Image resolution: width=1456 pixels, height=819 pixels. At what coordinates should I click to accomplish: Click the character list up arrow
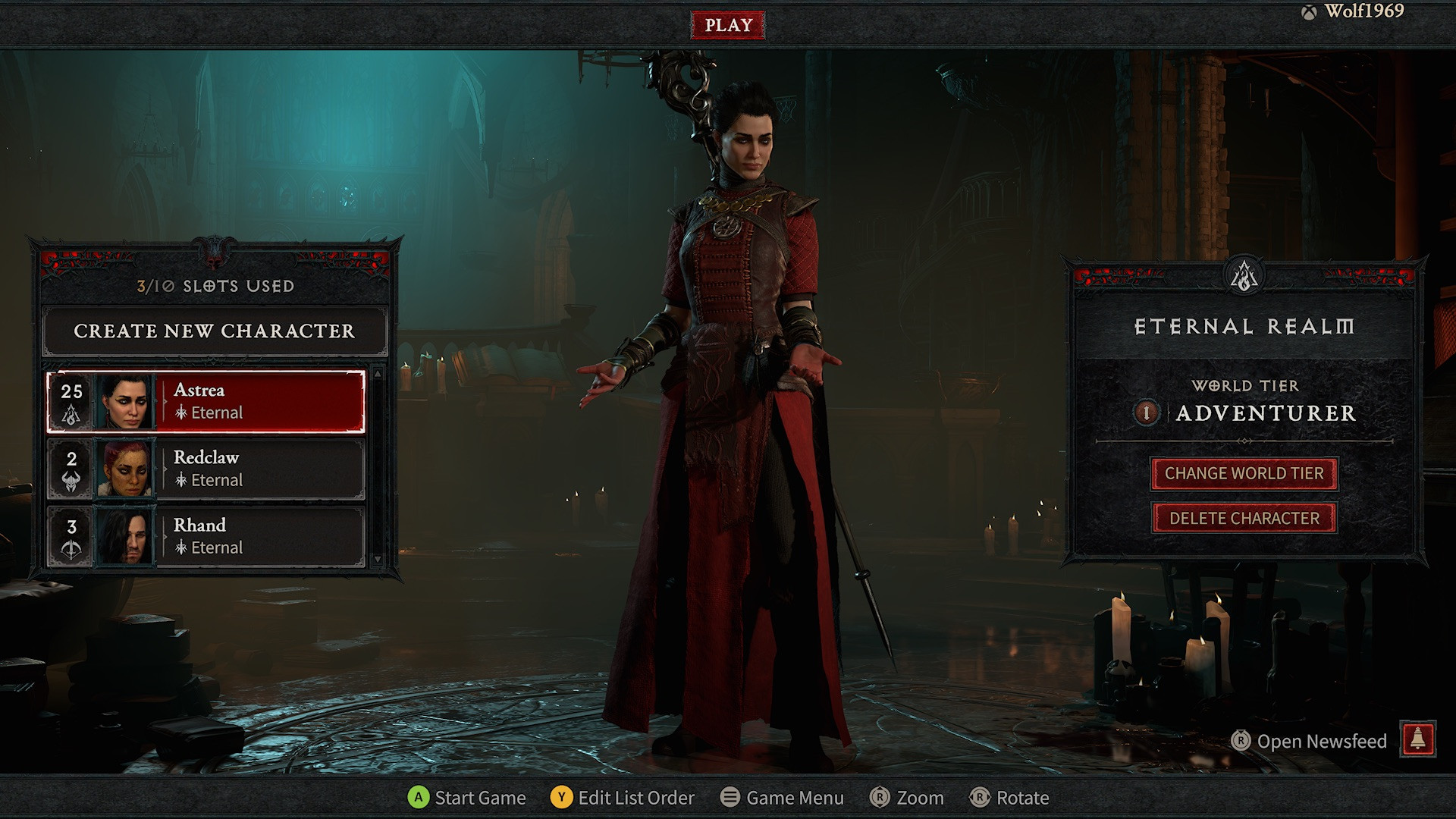pos(378,375)
